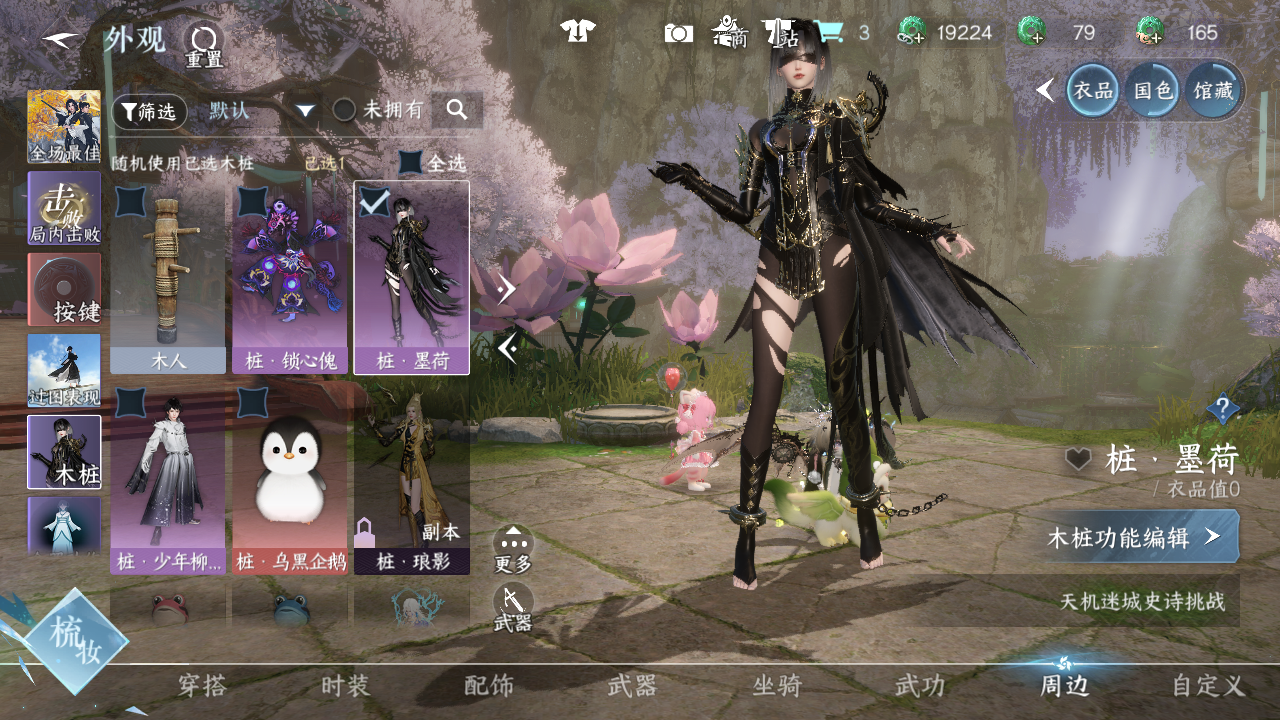The width and height of the screenshot is (1280, 720).
Task: Open the 更多 more options button
Action: point(513,550)
